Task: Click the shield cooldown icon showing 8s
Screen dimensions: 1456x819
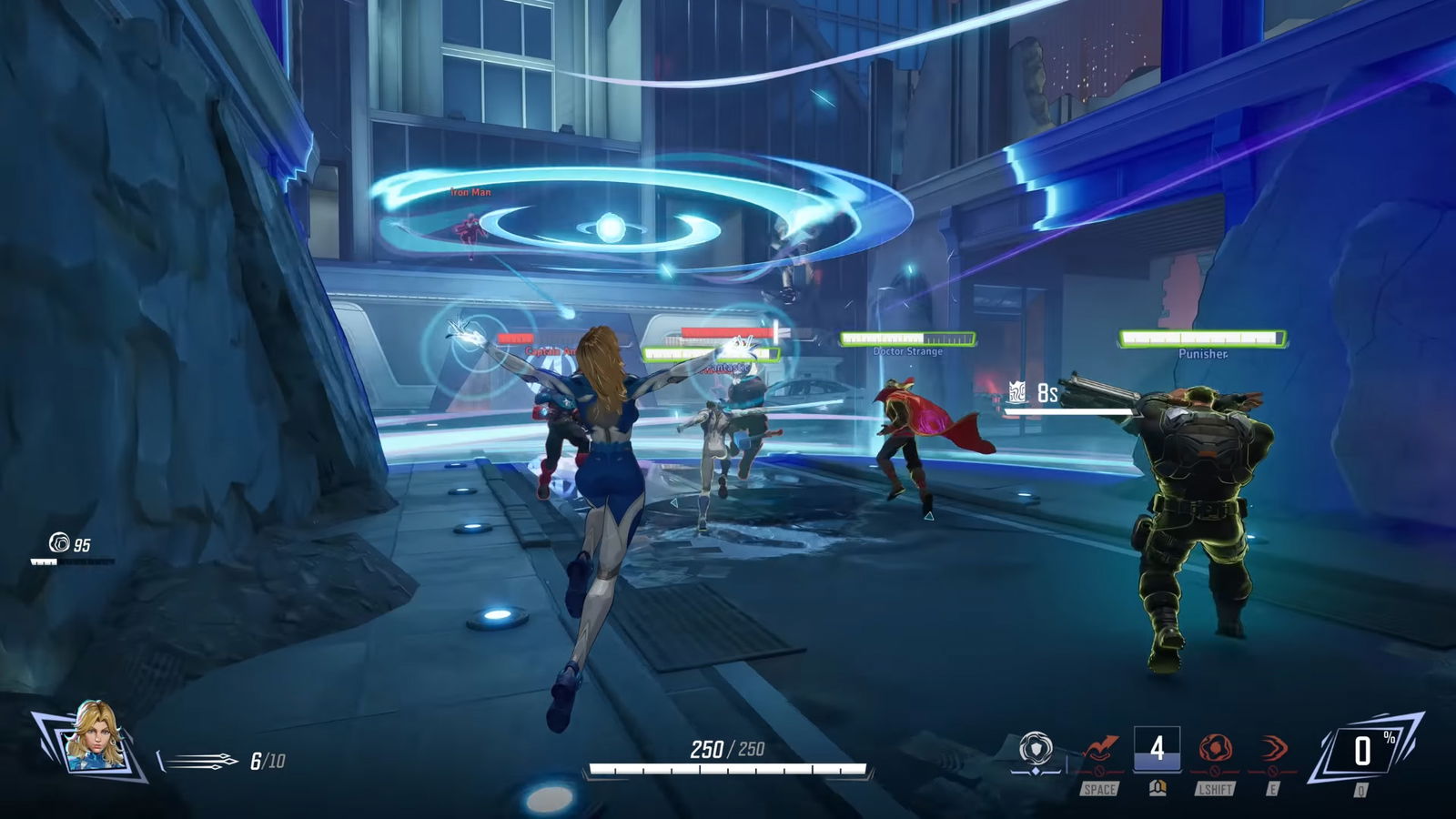Action: coord(1019,389)
